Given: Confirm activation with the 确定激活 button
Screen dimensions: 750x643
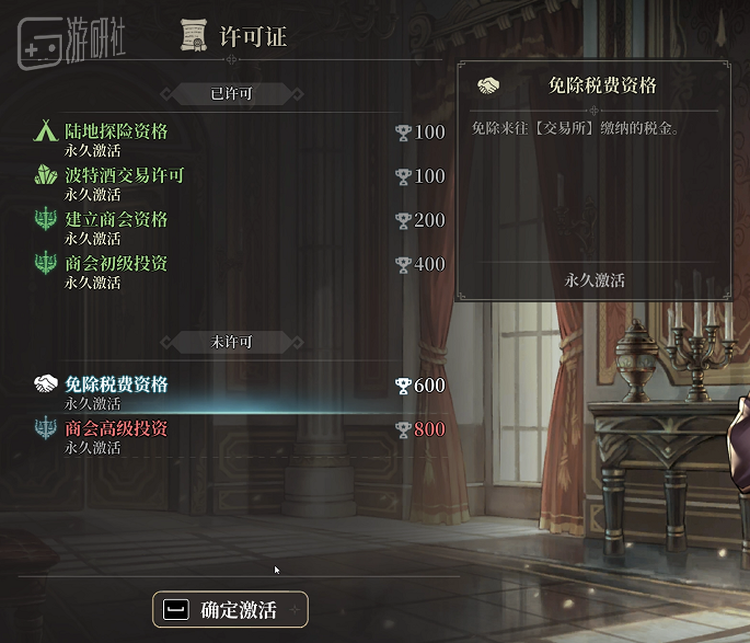Looking at the screenshot, I should (x=230, y=609).
